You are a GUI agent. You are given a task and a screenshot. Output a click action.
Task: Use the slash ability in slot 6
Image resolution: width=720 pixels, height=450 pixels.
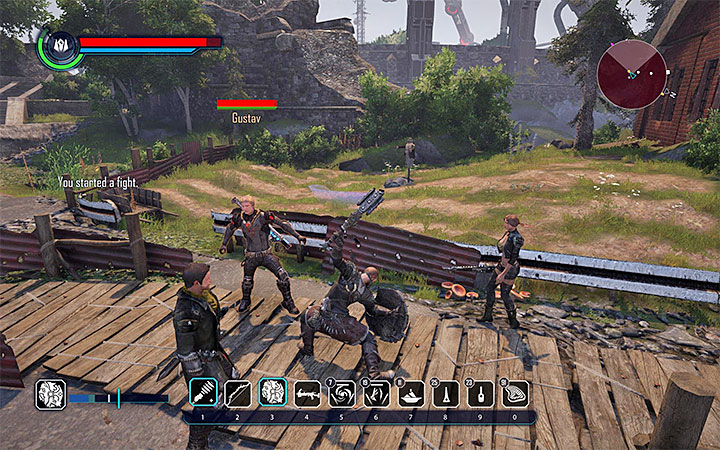pos(377,392)
